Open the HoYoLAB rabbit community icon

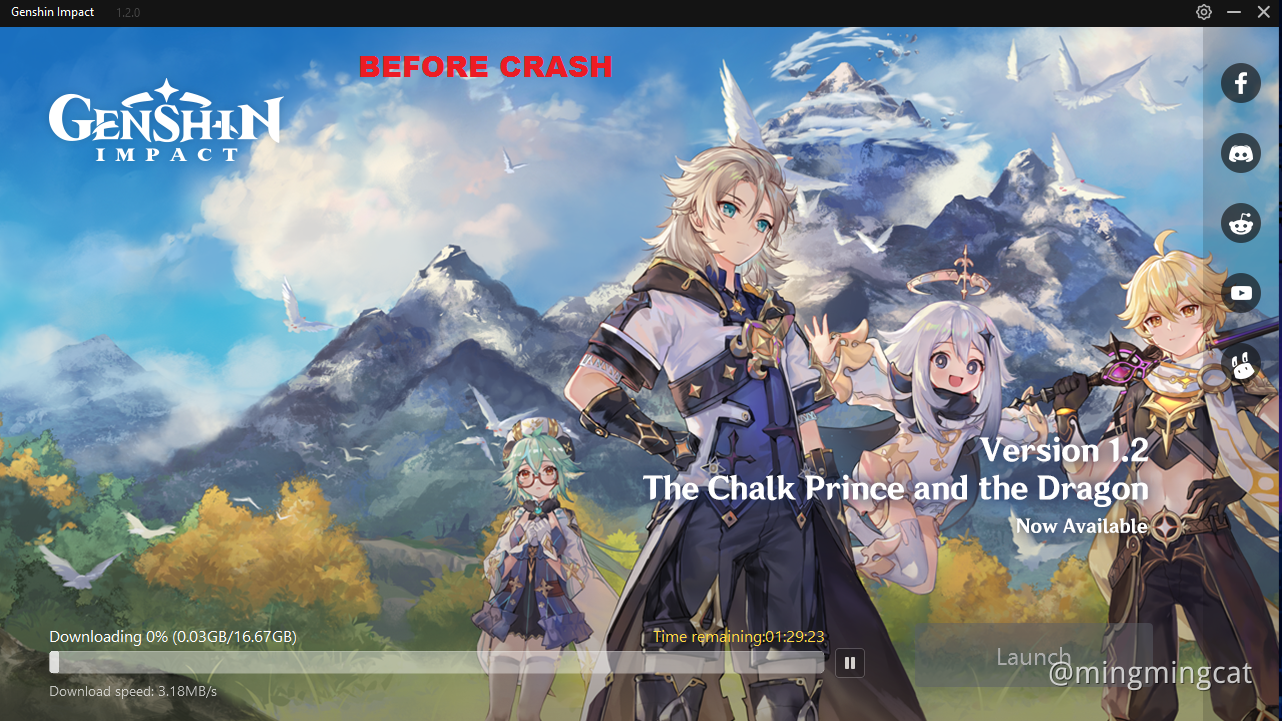1240,366
